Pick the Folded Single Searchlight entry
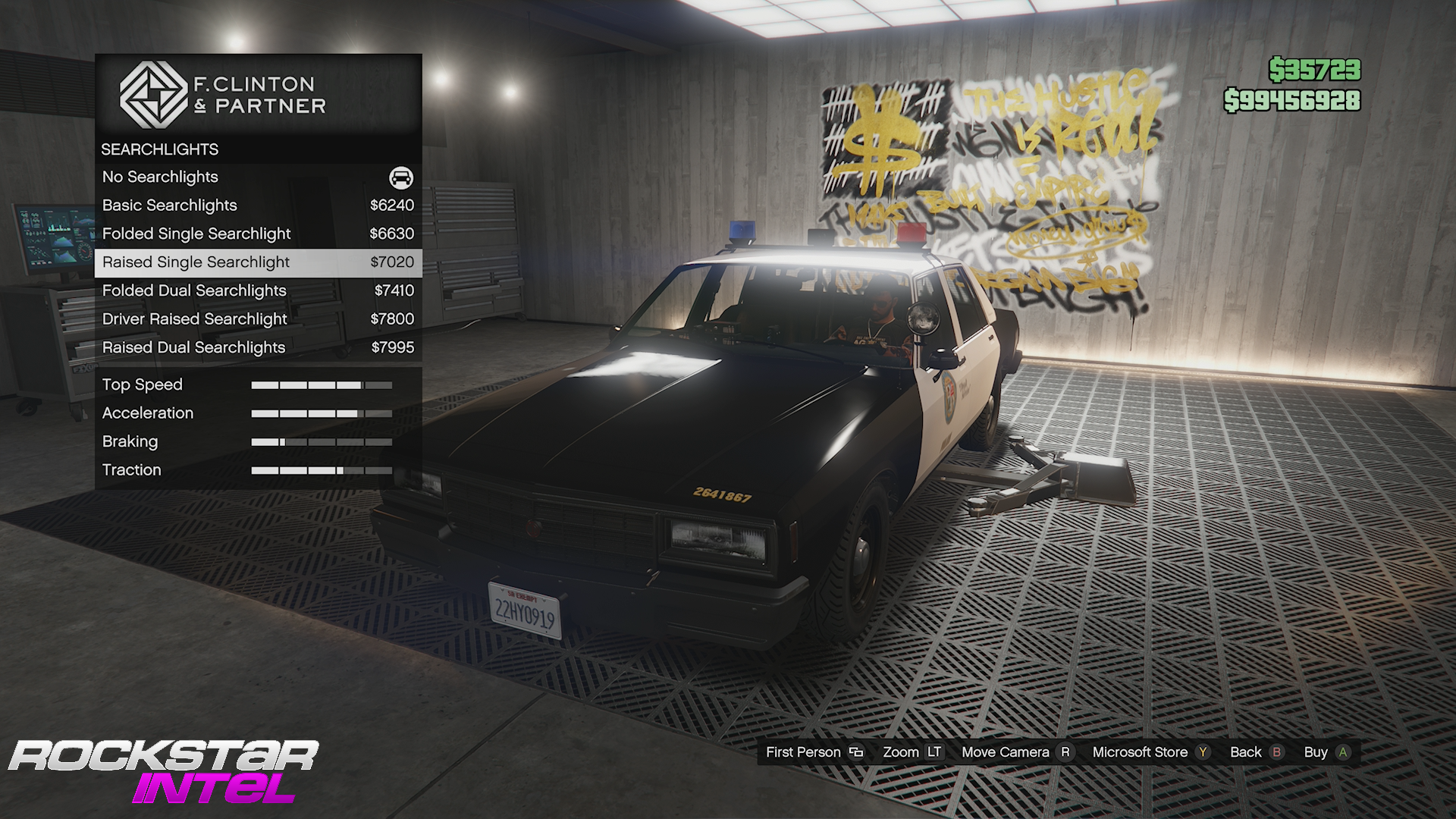Screen dimensions: 1456x819 tap(258, 234)
